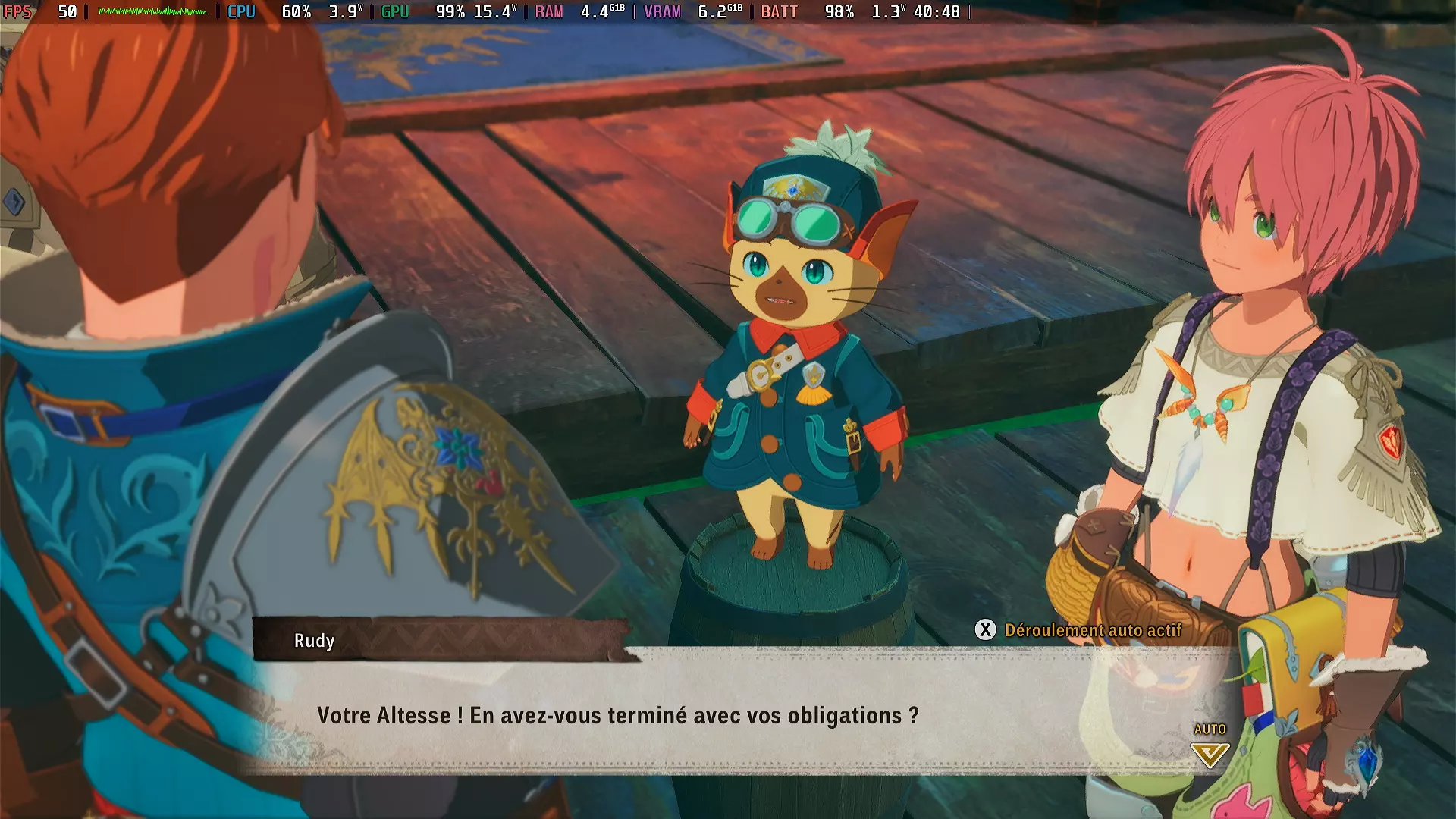Disable Déroulement auto actif
This screenshot has height=819, width=1456.
tap(1093, 629)
